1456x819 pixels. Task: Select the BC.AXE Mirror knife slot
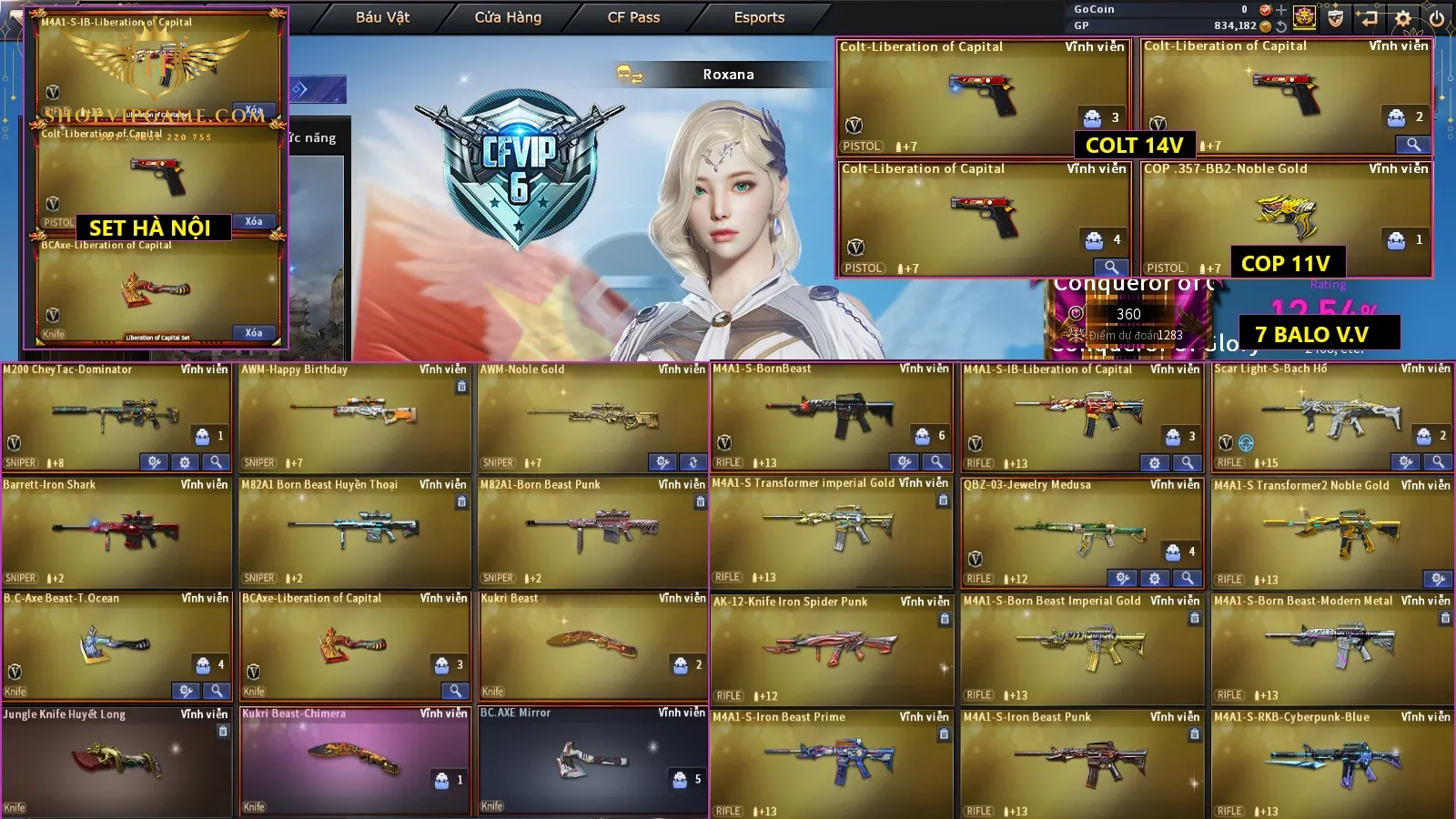(x=592, y=761)
